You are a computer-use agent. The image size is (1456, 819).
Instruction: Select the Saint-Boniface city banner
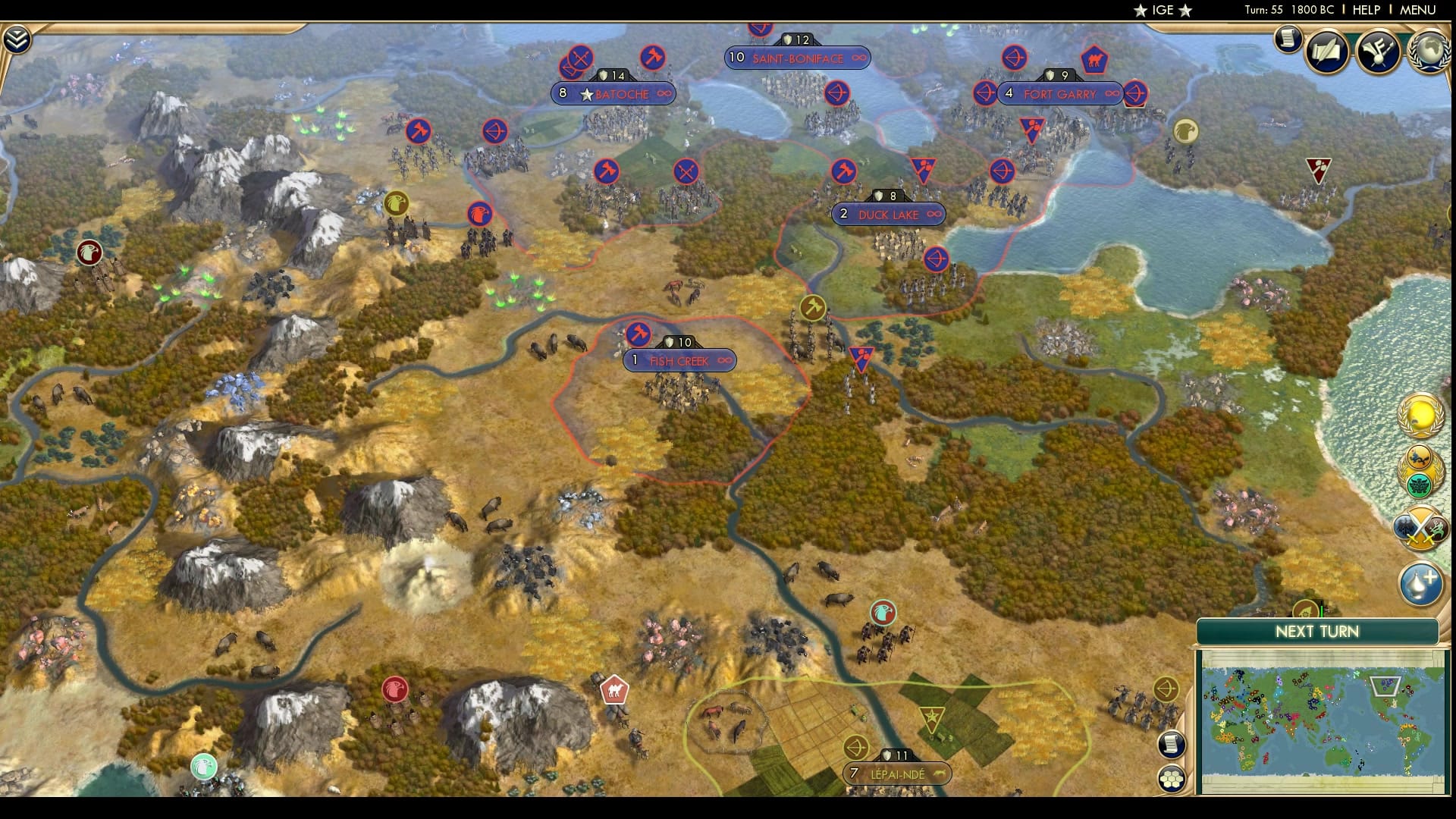pos(797,58)
